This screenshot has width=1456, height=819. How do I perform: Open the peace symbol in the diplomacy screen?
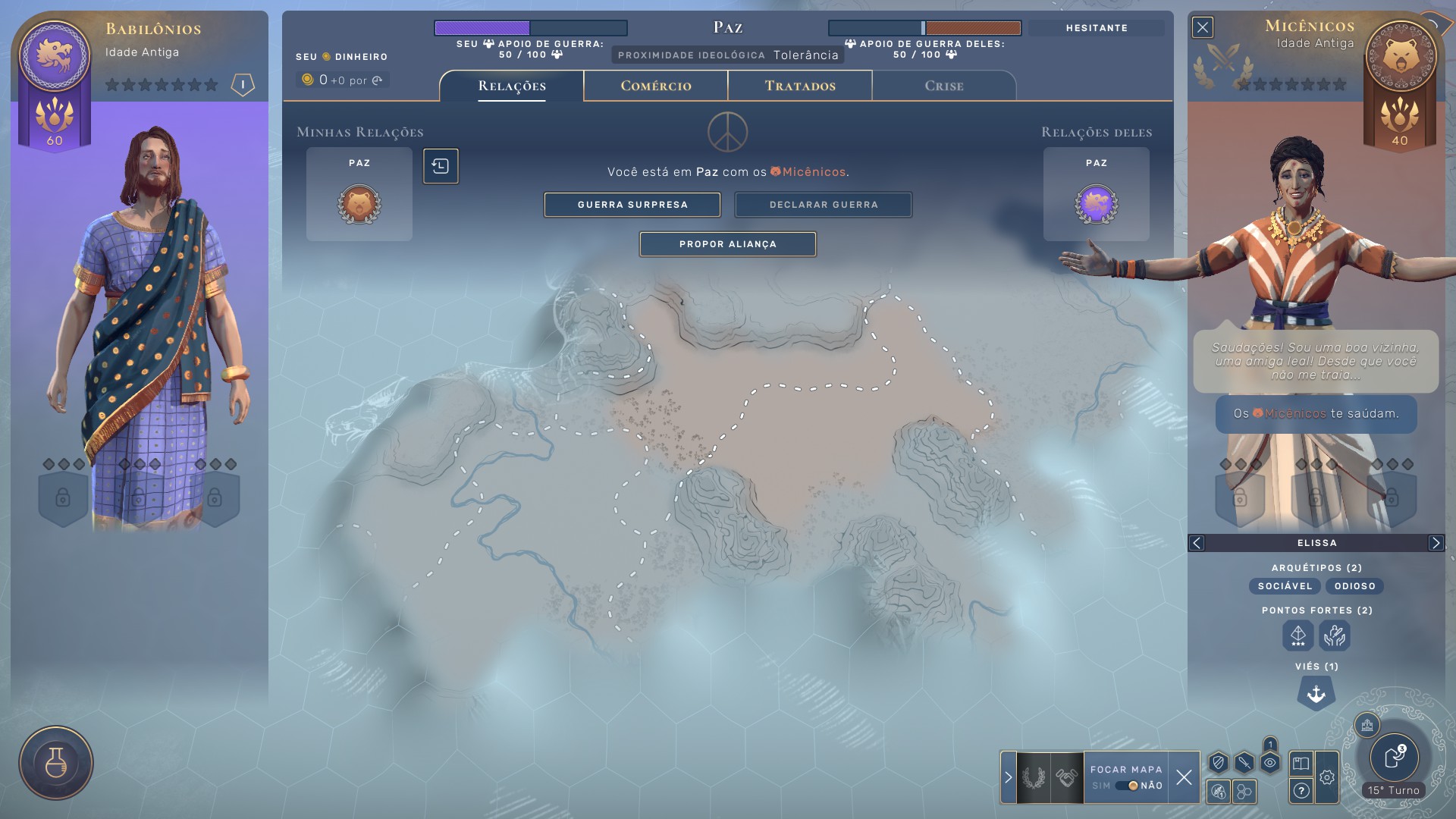point(728,131)
